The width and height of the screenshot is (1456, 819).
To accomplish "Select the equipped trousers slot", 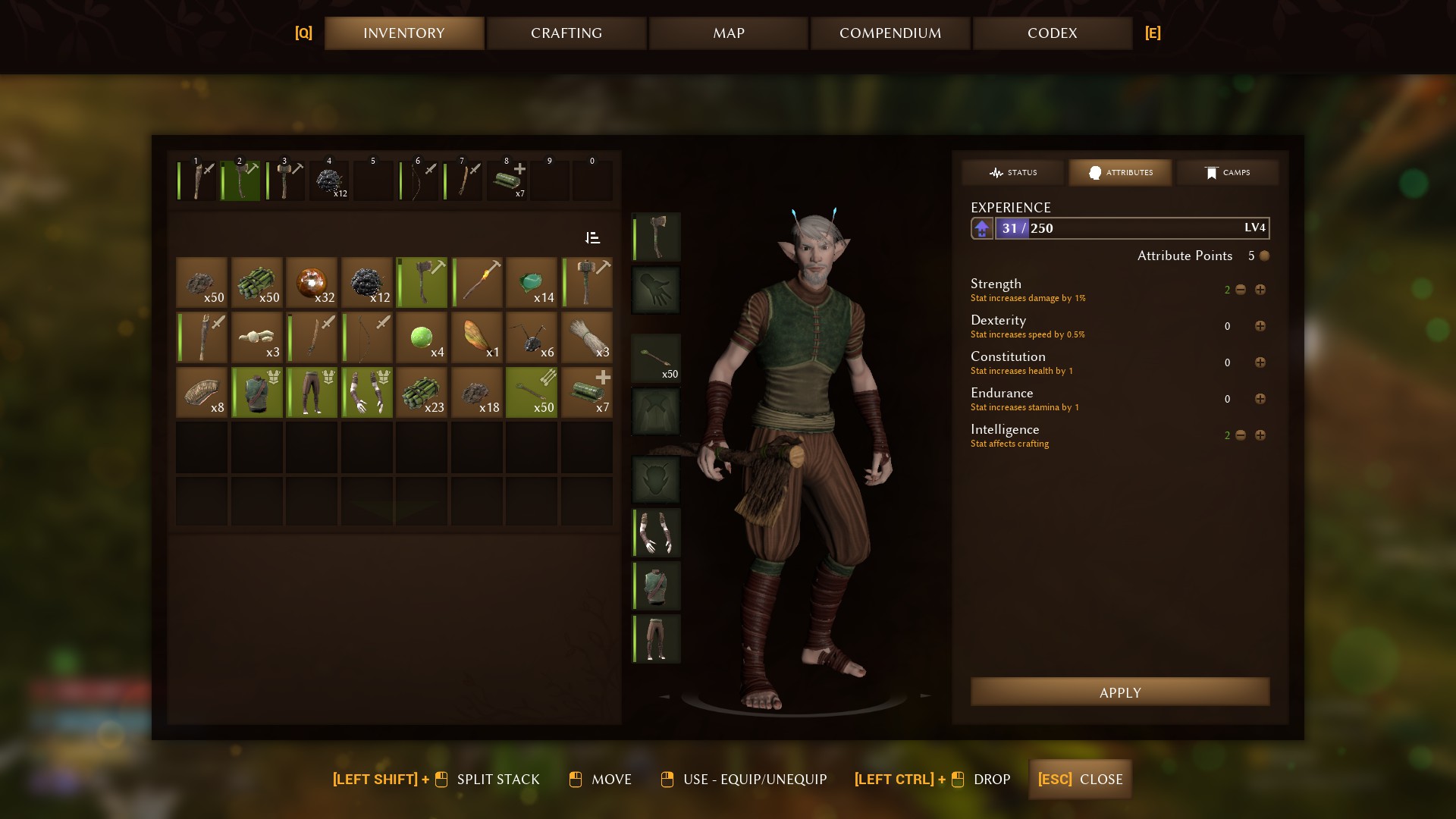I will click(656, 639).
